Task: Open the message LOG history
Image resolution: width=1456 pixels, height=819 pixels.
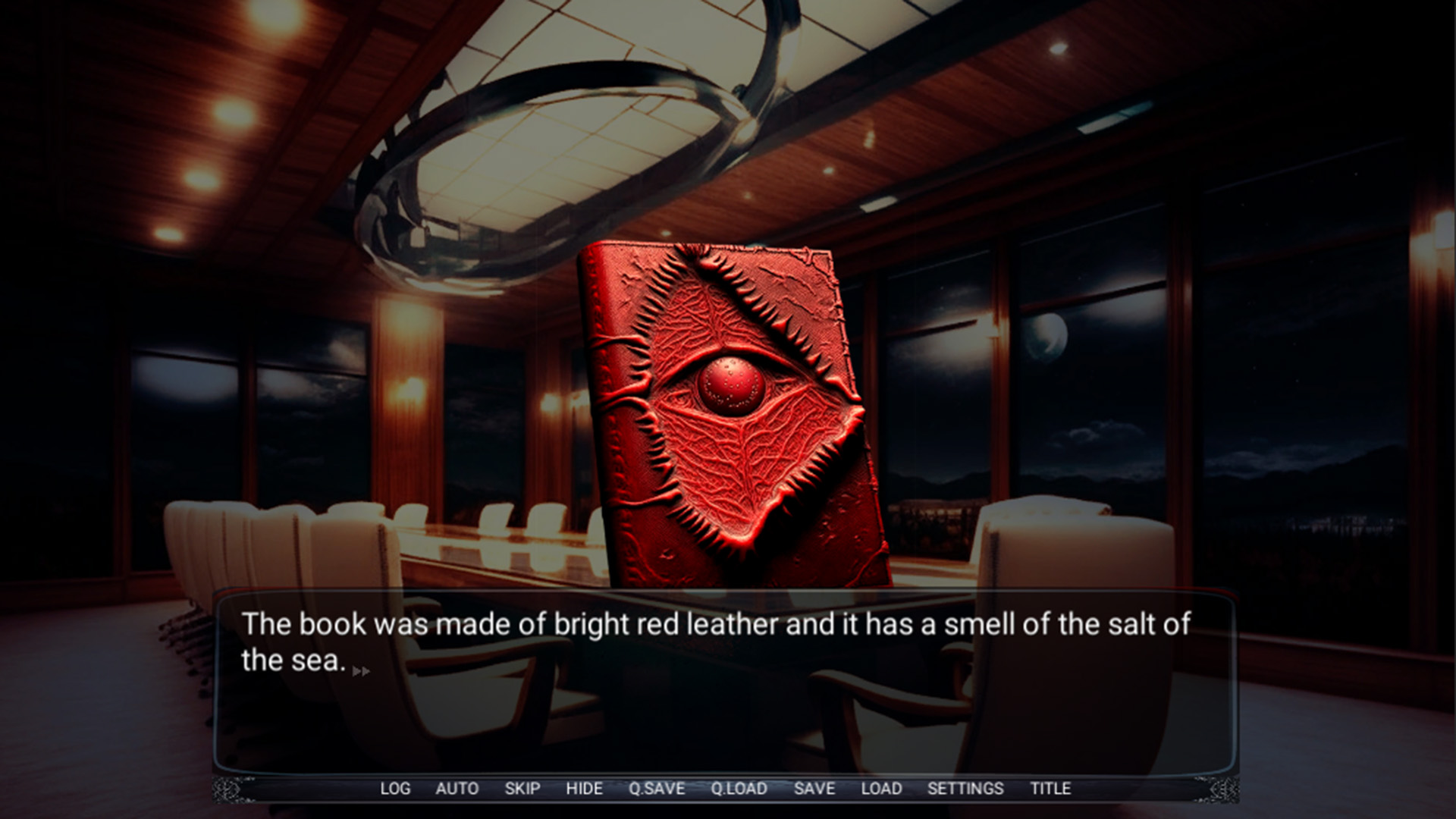Action: point(397,789)
